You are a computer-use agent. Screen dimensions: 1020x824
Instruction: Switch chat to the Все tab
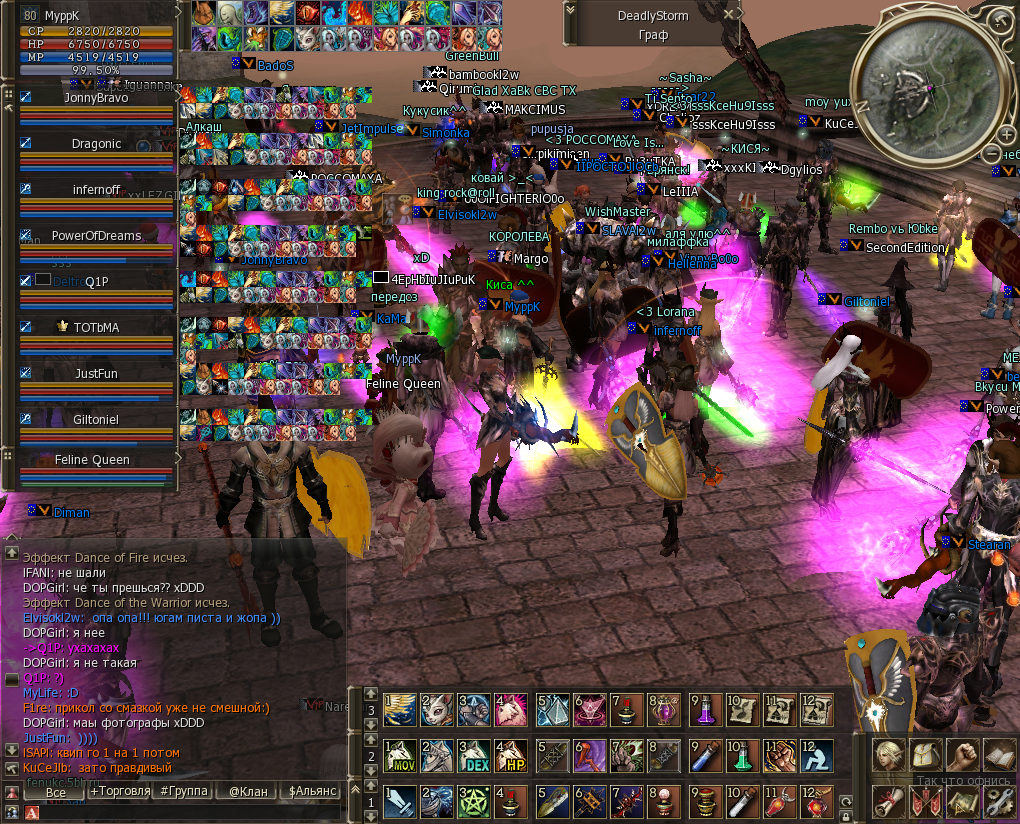pyautogui.click(x=56, y=792)
